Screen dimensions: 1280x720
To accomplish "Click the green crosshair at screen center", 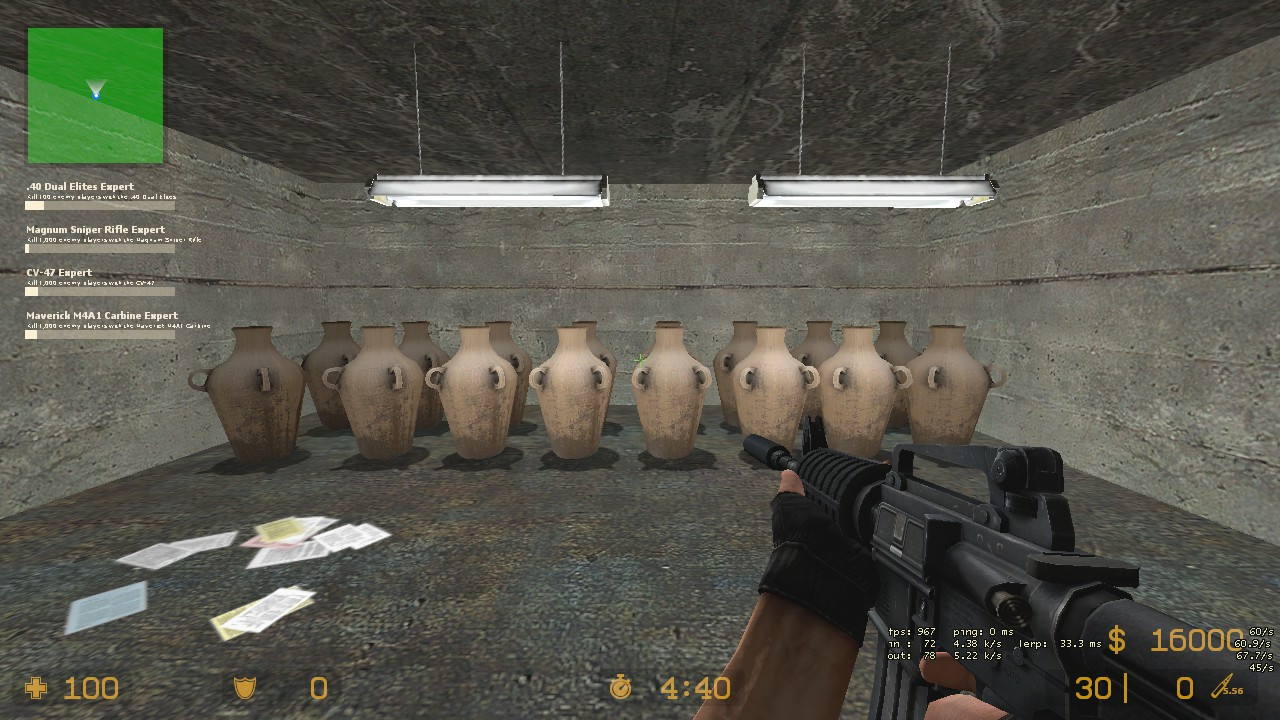I will click(x=639, y=358).
